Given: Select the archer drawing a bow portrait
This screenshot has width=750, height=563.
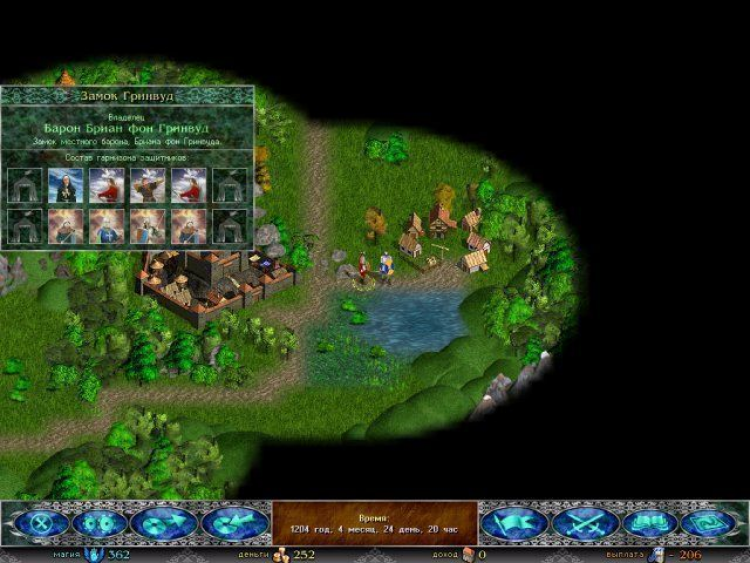Looking at the screenshot, I should click(x=148, y=185).
